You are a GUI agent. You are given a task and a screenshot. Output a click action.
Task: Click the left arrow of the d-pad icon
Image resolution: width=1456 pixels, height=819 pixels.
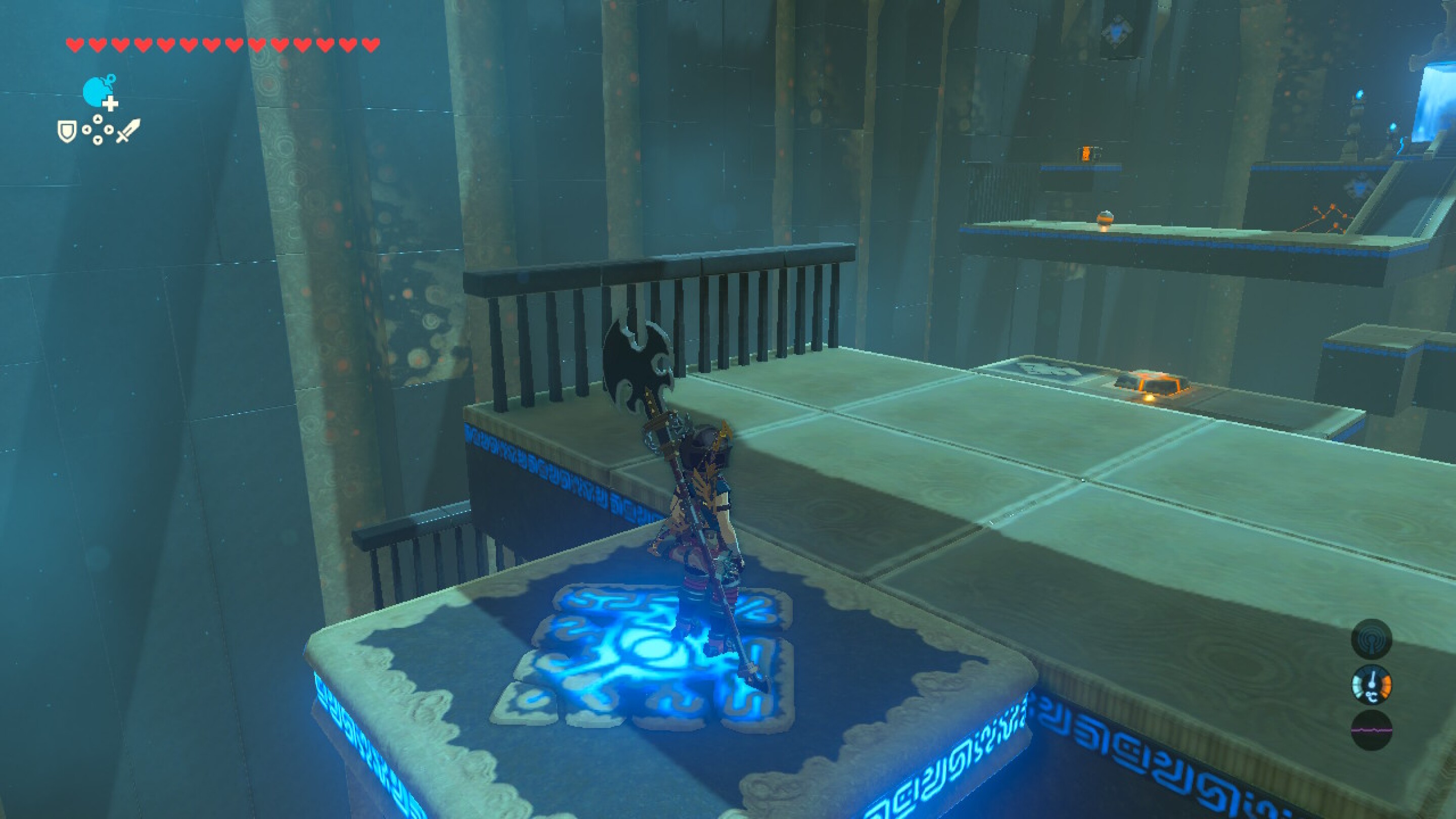87,129
